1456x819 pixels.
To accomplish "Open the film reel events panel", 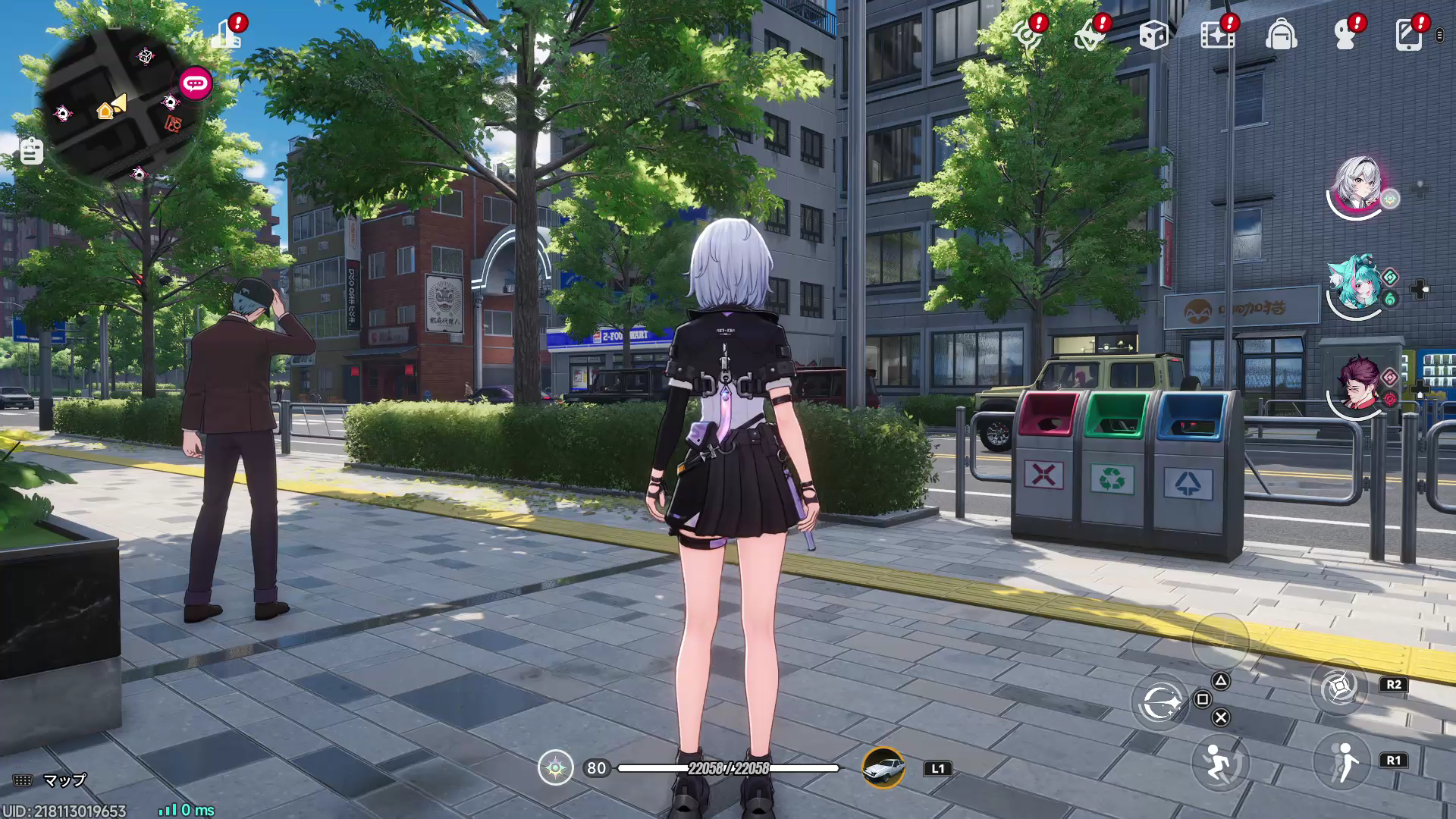I will point(1218,34).
